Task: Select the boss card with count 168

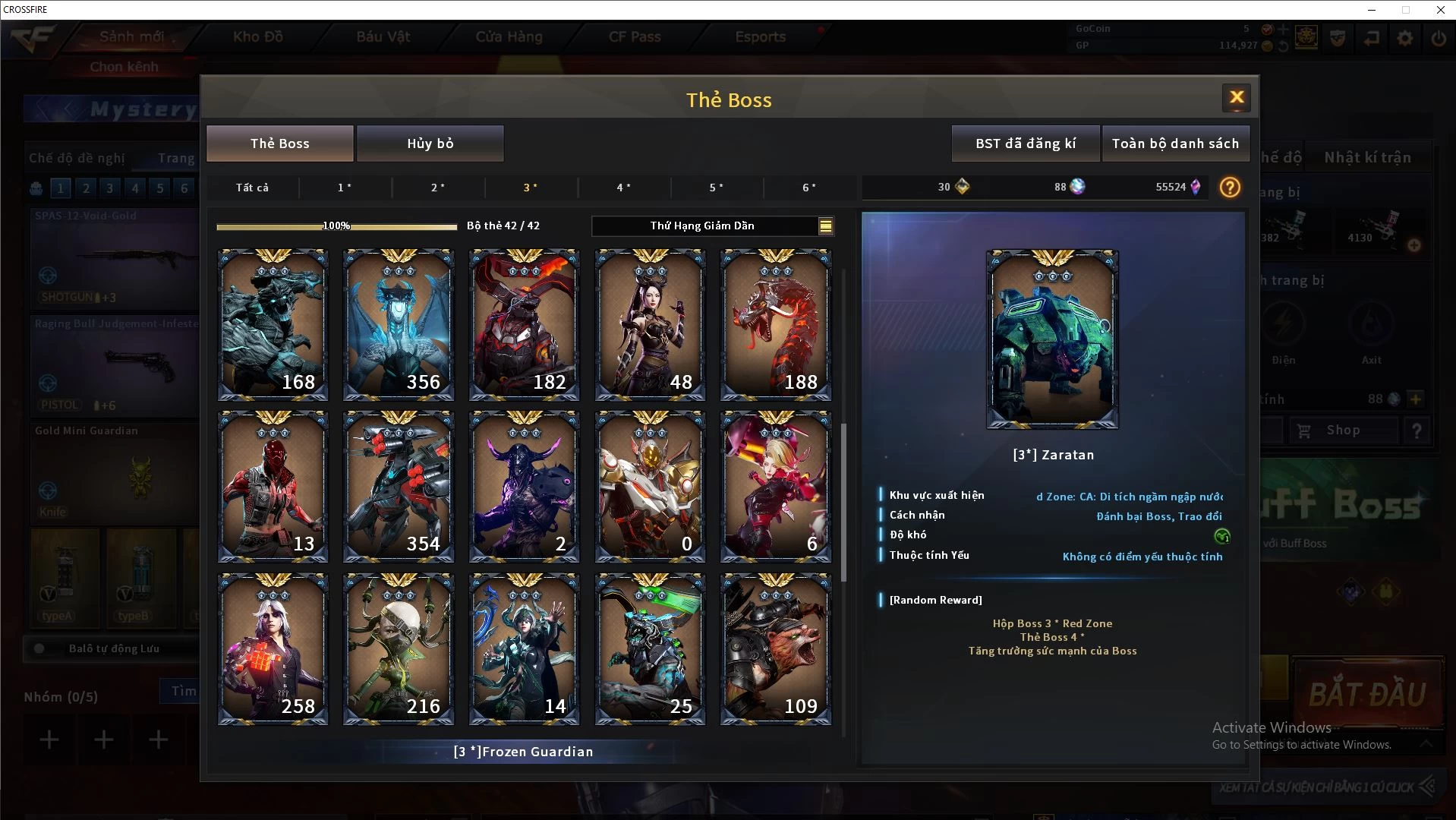Action: pos(273,324)
